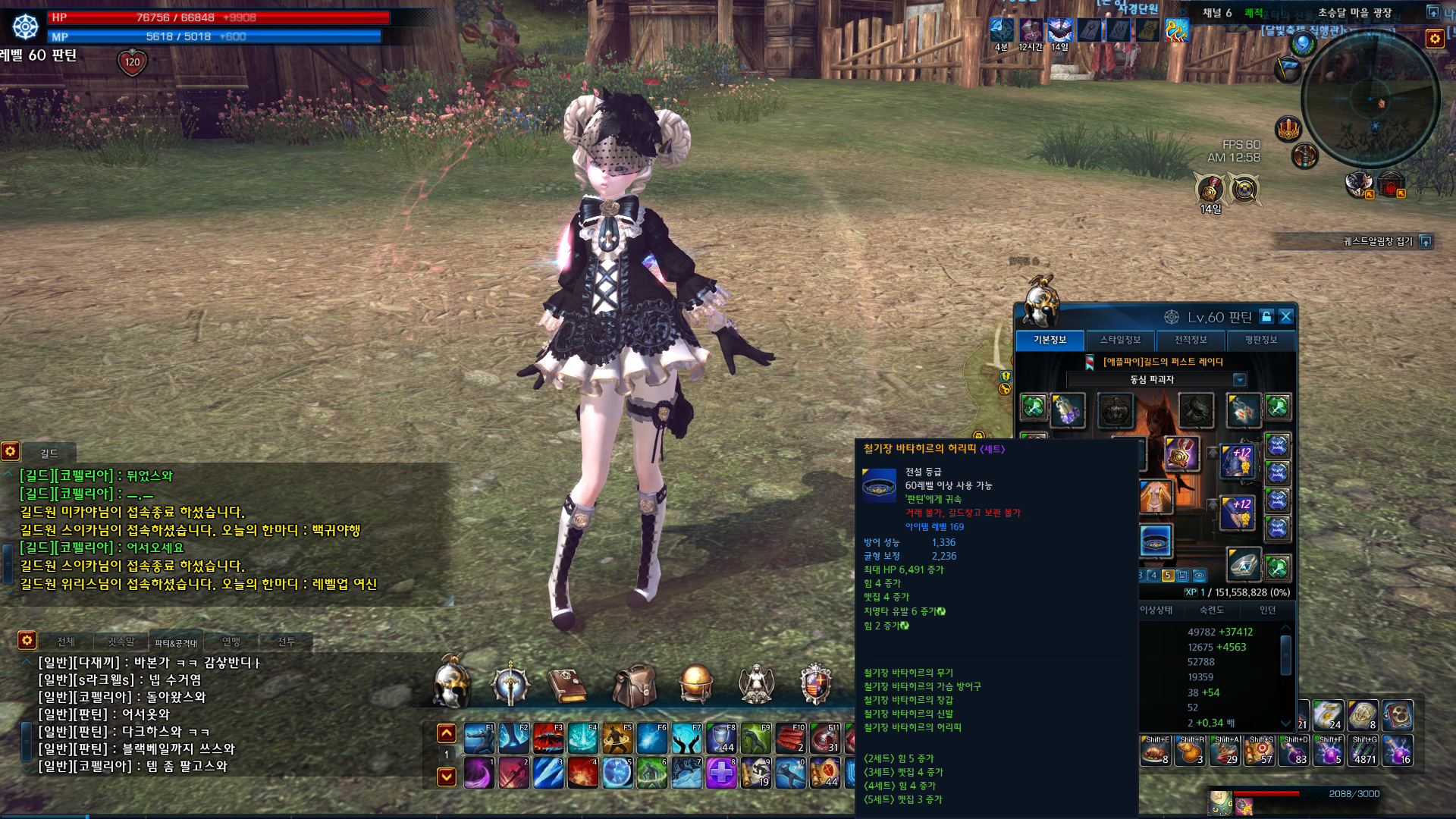Open the golden globe map icon
Image resolution: width=1456 pixels, height=819 pixels.
coord(695,683)
